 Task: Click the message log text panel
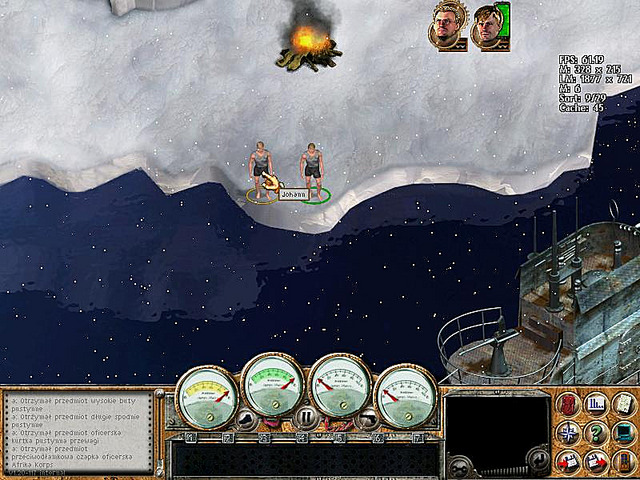[78, 431]
